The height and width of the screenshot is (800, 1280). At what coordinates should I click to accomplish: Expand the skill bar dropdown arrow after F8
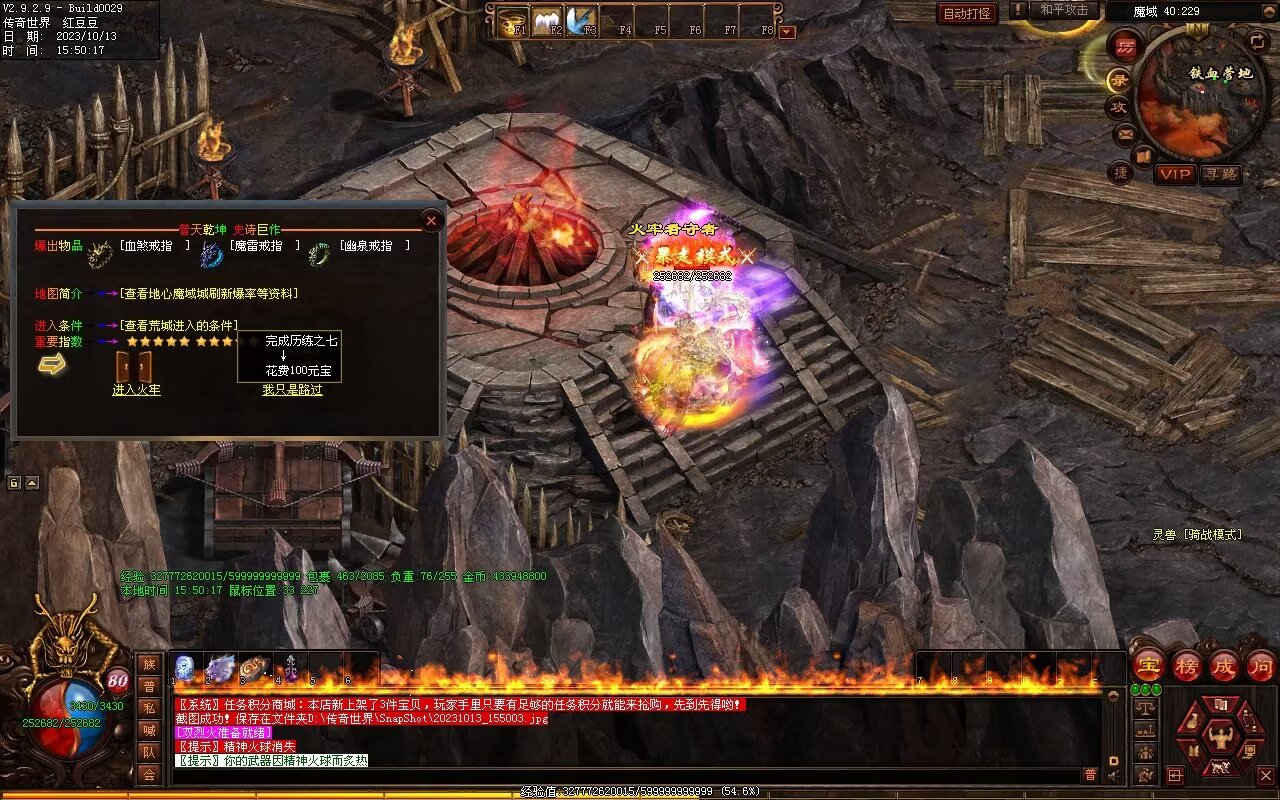(787, 31)
